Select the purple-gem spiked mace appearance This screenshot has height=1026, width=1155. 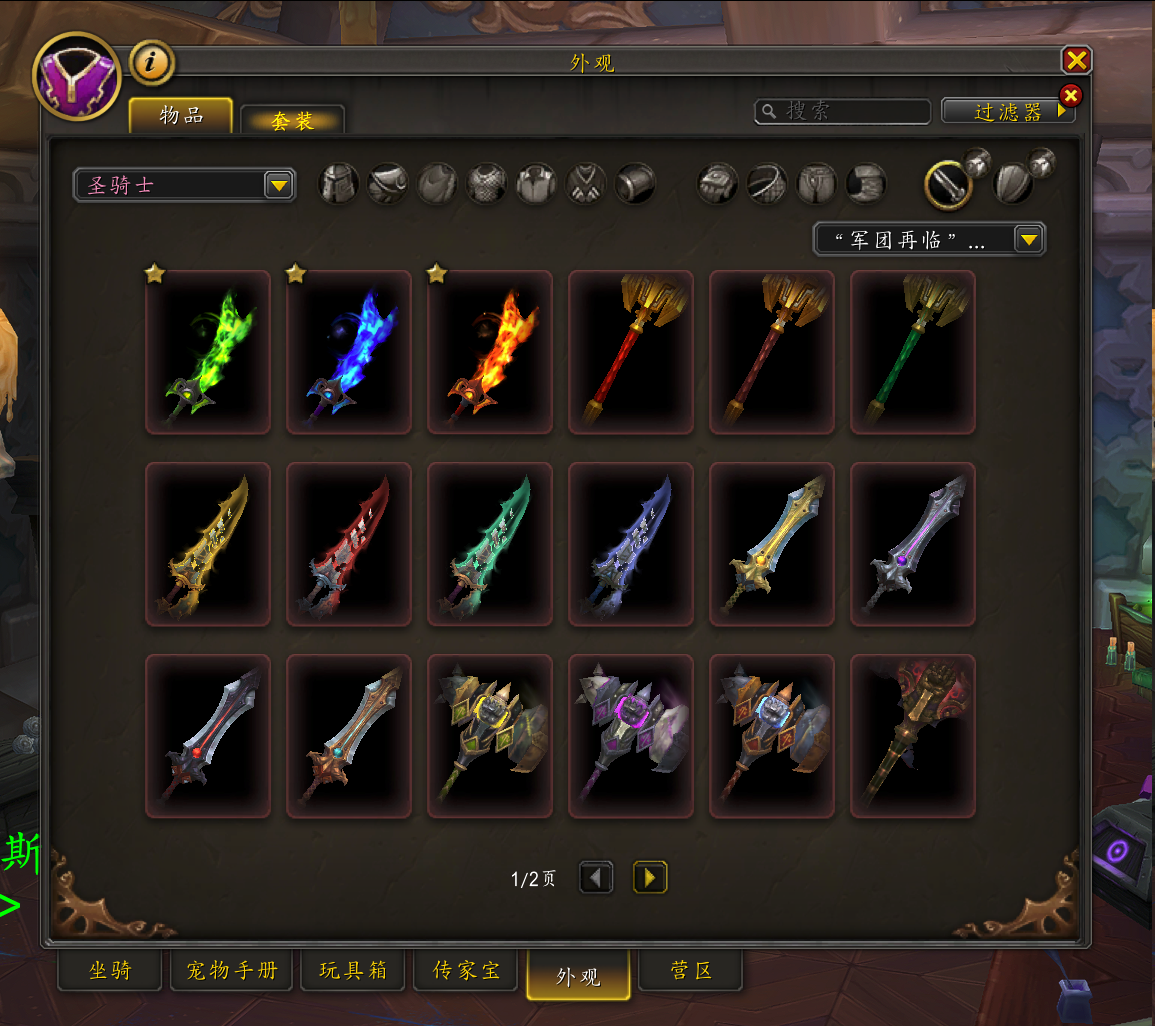point(631,736)
